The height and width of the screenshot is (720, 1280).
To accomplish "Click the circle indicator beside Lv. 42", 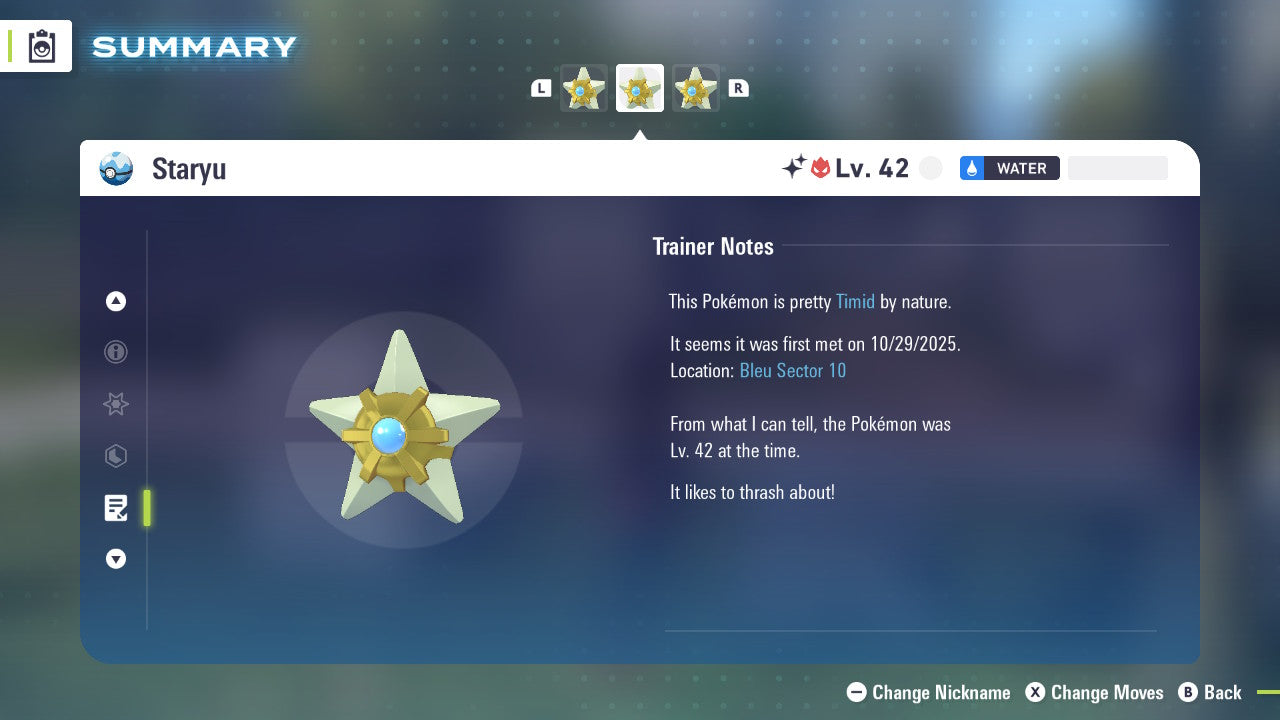I will pos(931,168).
